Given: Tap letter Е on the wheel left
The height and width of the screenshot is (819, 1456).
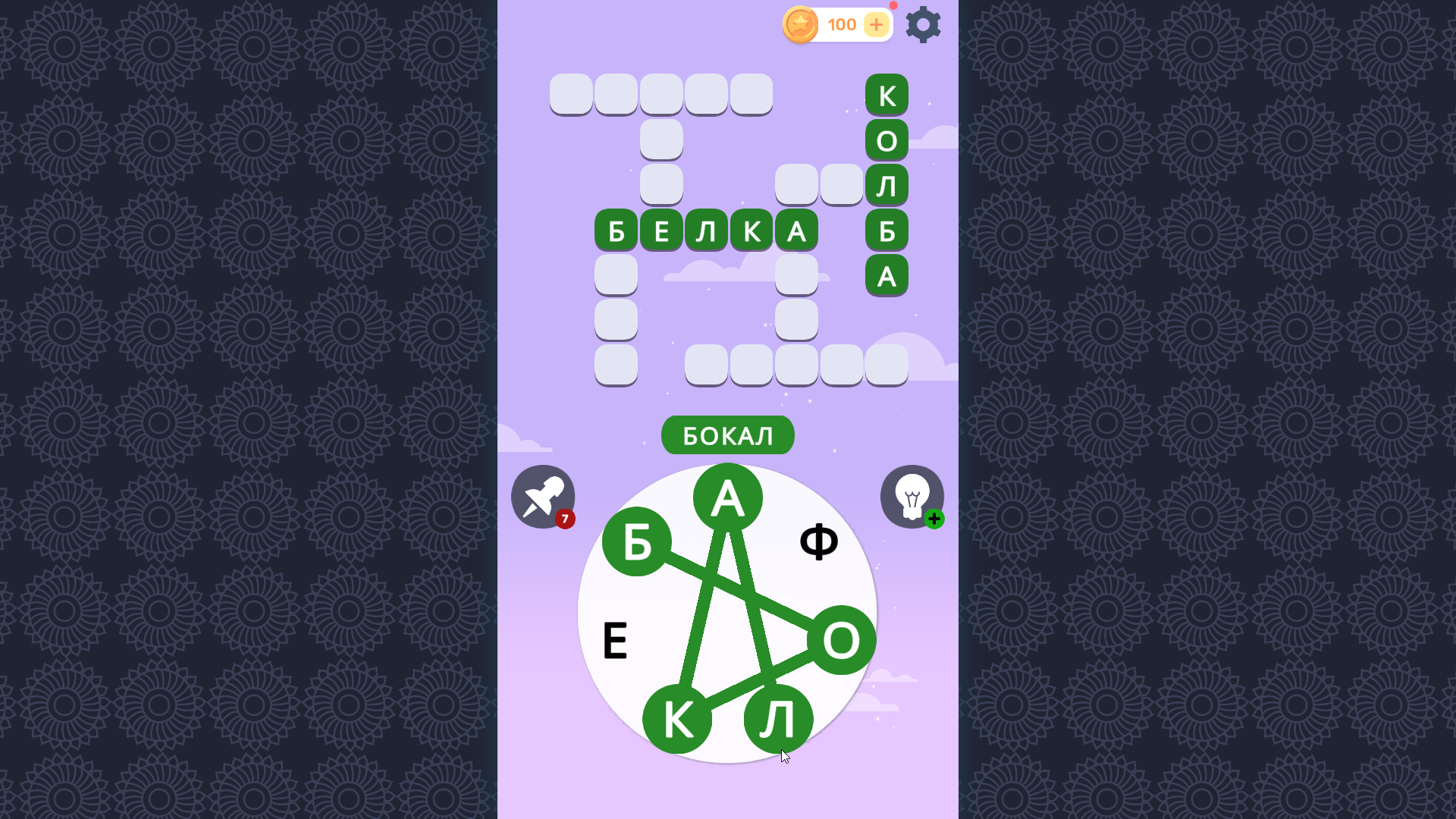Looking at the screenshot, I should point(616,641).
